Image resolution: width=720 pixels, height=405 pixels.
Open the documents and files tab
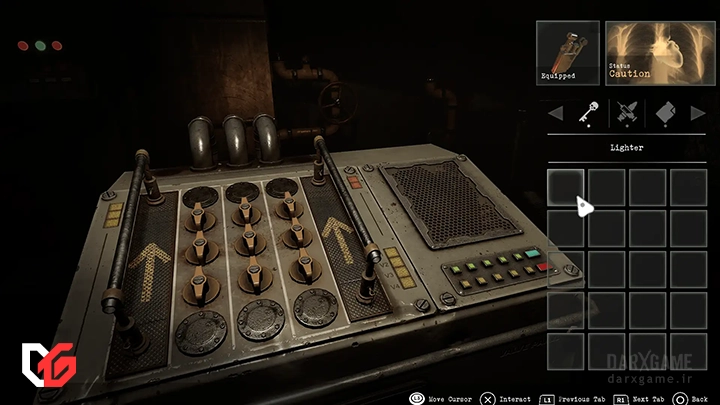click(x=667, y=114)
